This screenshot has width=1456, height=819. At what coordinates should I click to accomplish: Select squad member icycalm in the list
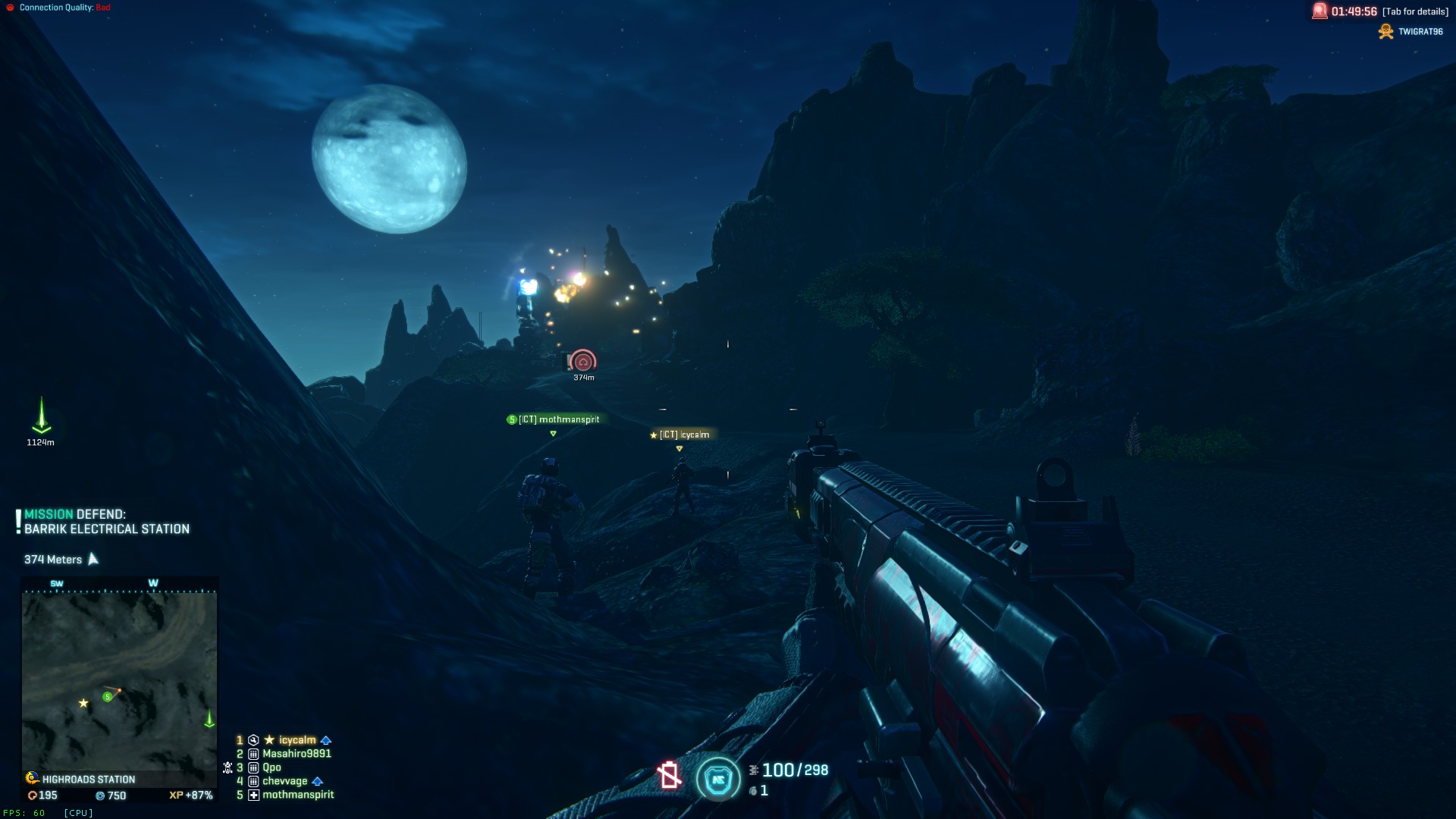click(x=297, y=740)
